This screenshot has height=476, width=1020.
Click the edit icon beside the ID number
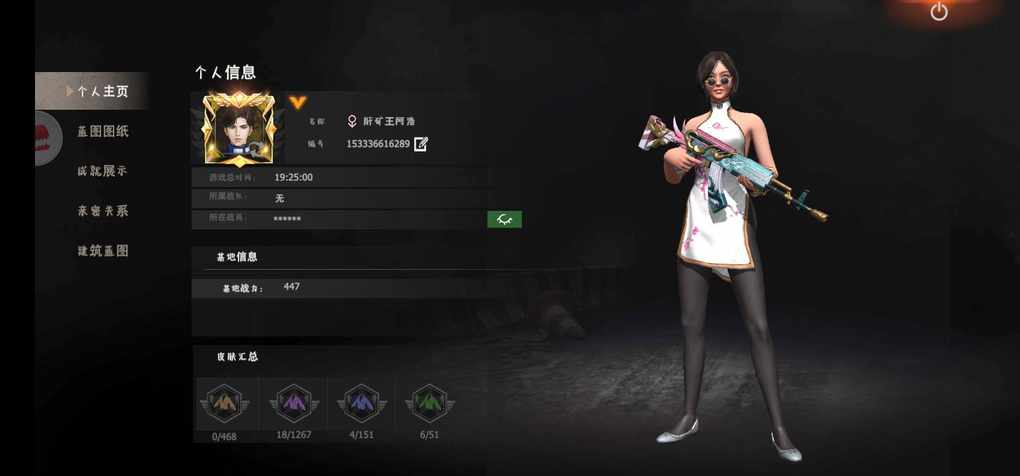[x=421, y=144]
